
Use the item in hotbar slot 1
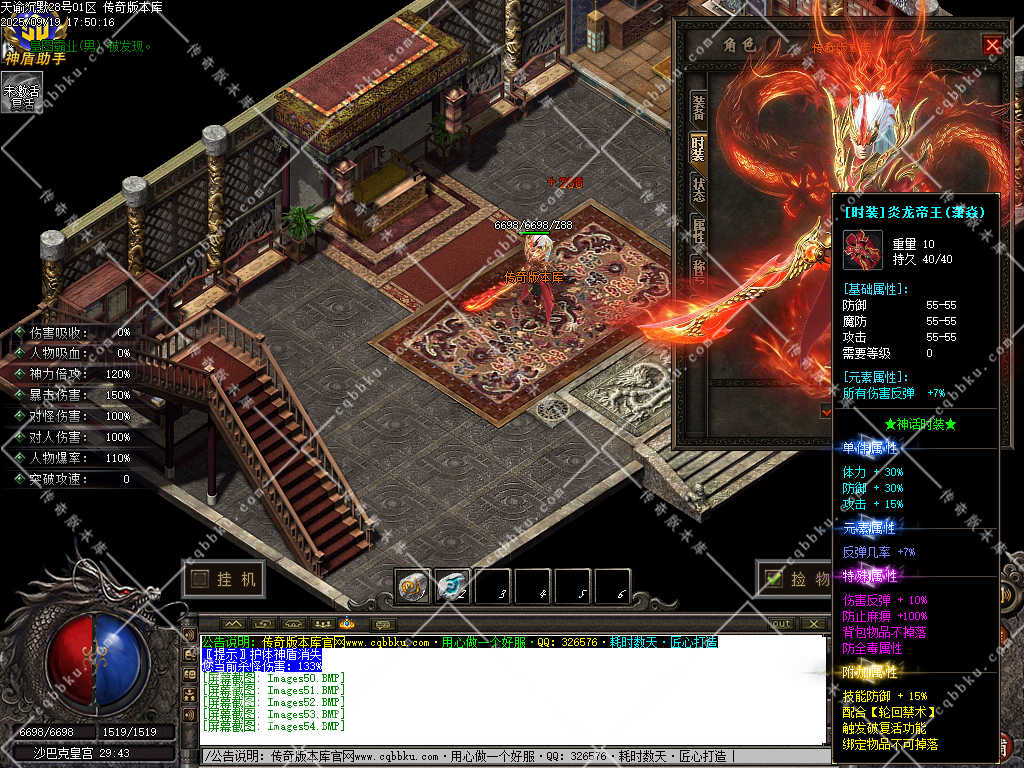412,587
